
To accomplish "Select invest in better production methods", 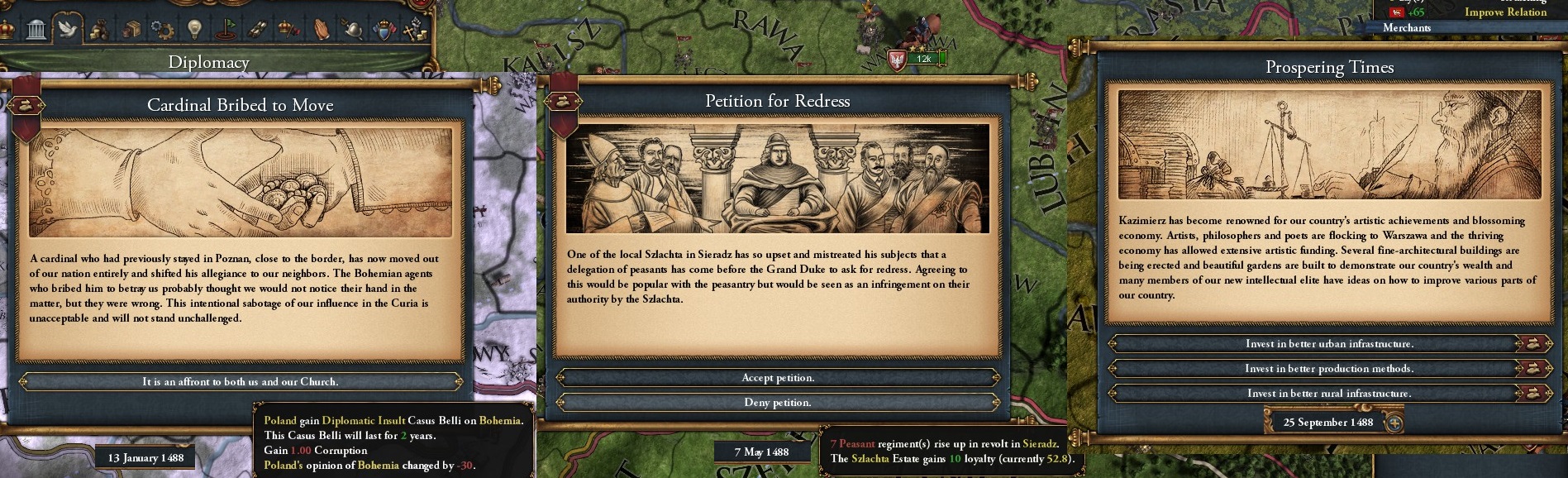I will (x=1328, y=369).
